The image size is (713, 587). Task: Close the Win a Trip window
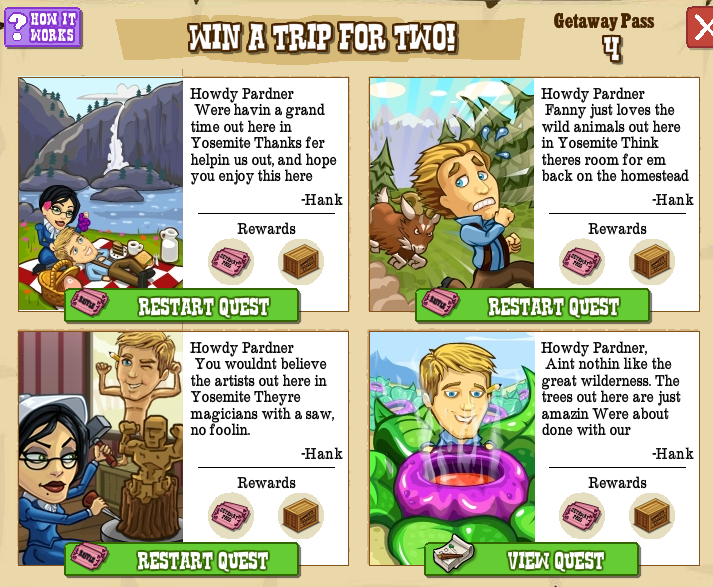700,27
